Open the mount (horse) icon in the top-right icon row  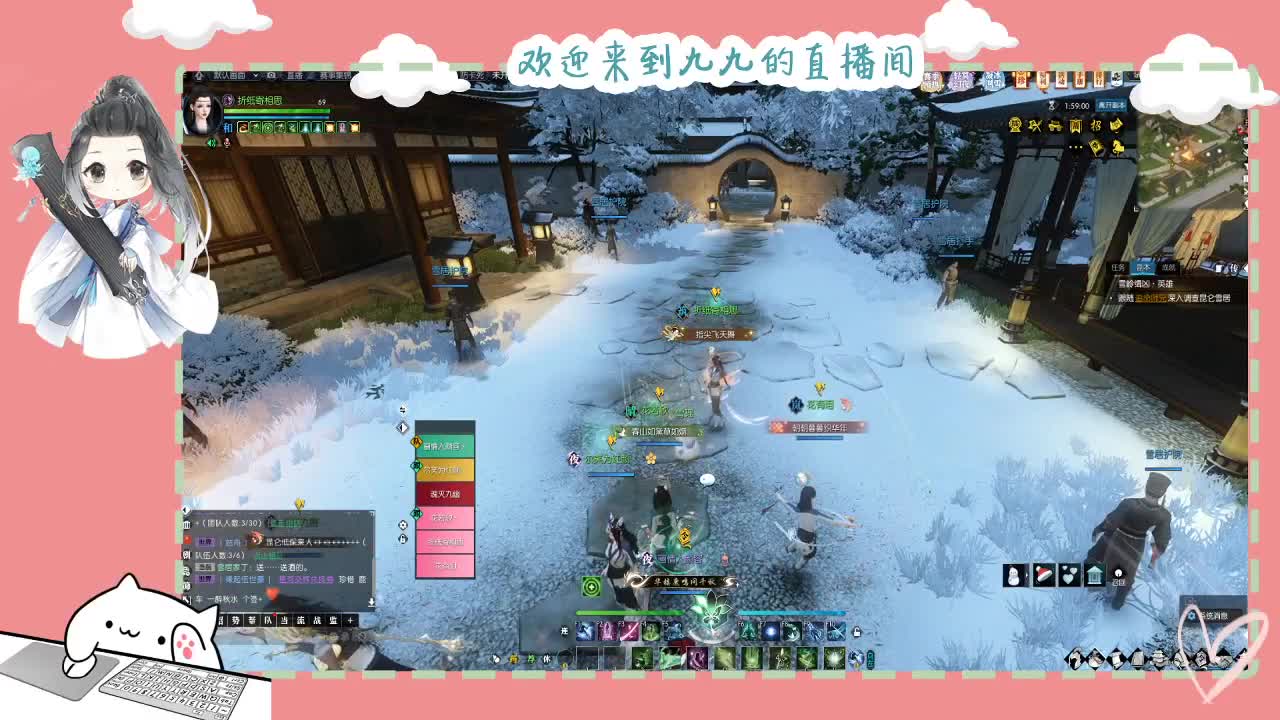coord(1117,148)
